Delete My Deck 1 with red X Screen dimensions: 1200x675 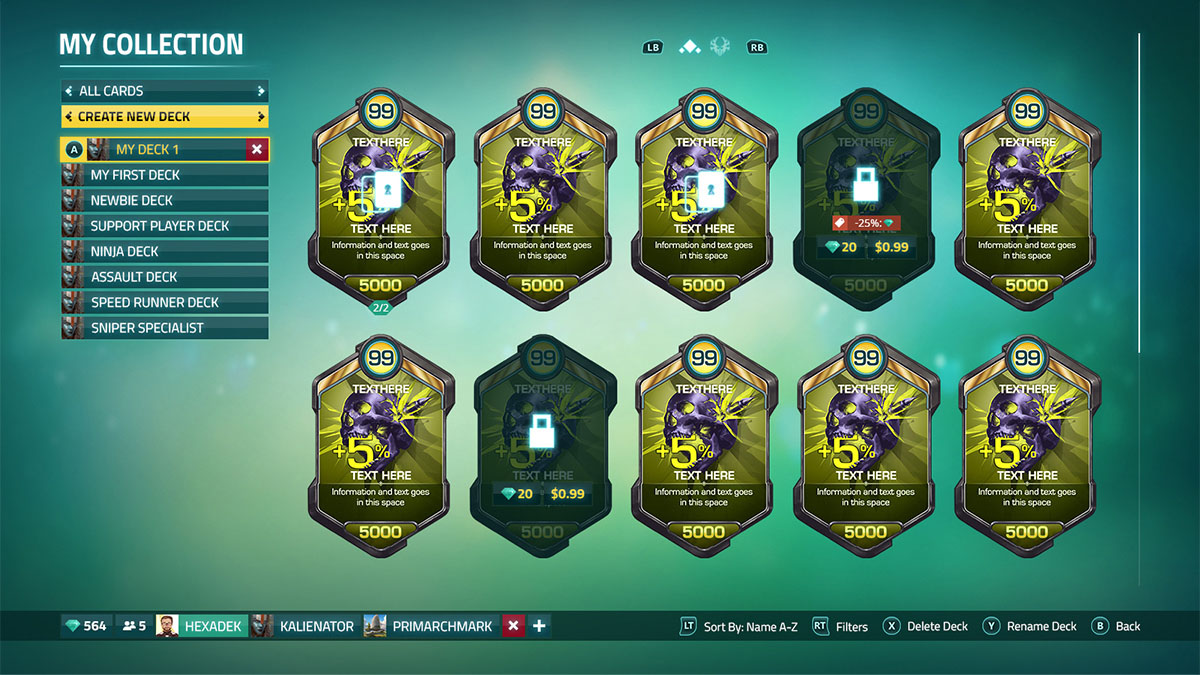[x=257, y=149]
